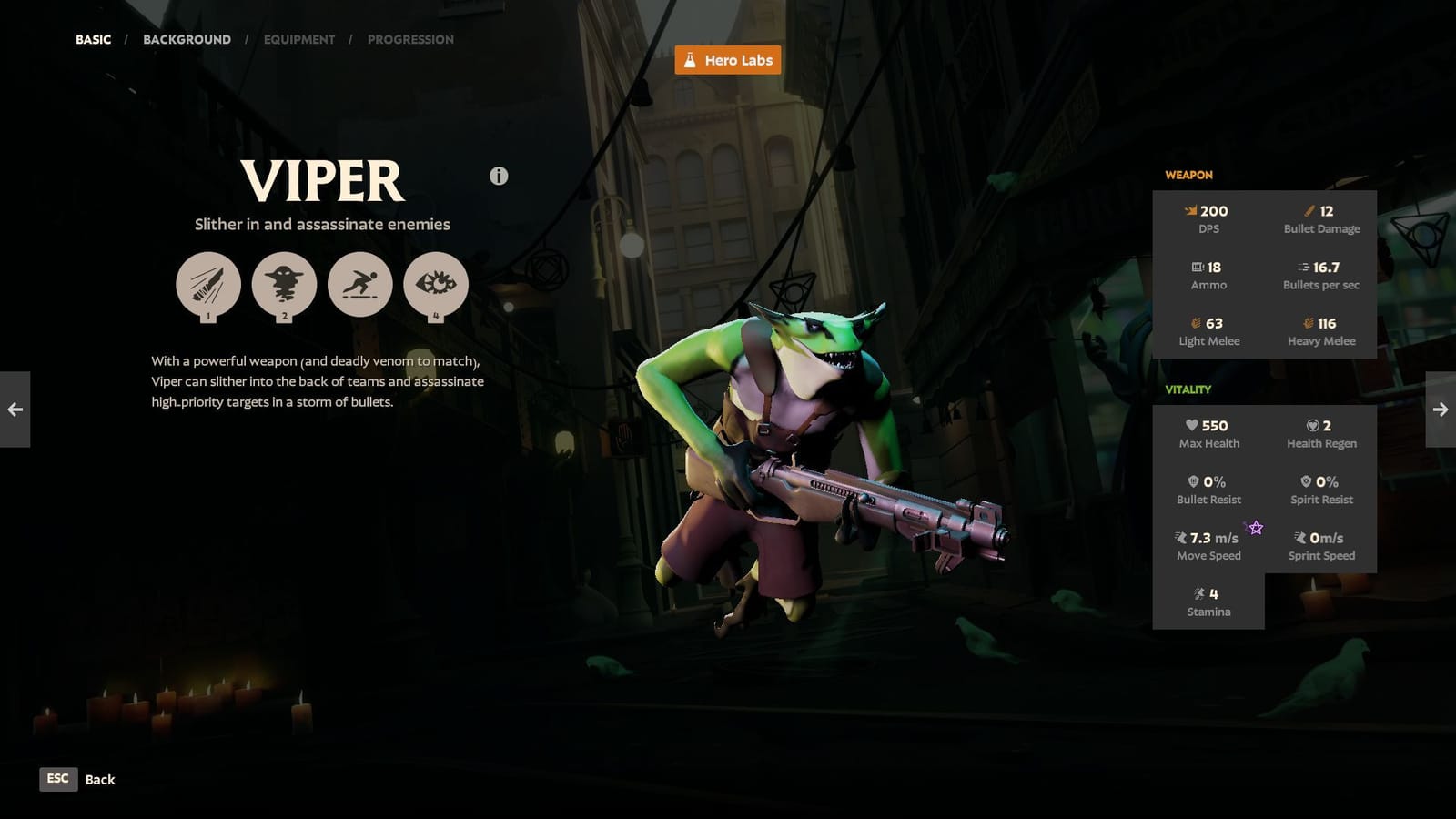Open Viper's ultimate ability in slot 4
Screen dimensions: 1456x819
[437, 285]
